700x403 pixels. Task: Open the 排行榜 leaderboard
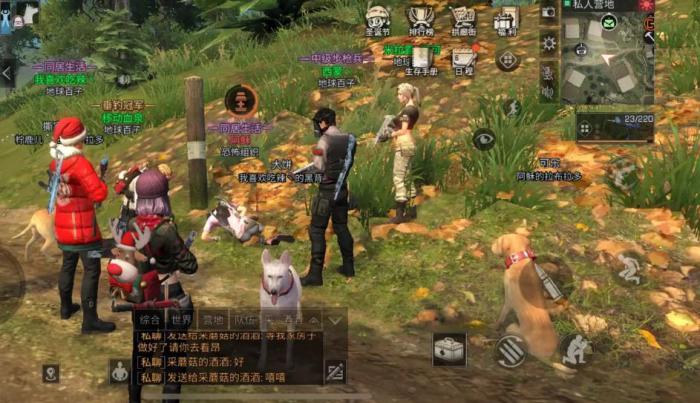[420, 18]
